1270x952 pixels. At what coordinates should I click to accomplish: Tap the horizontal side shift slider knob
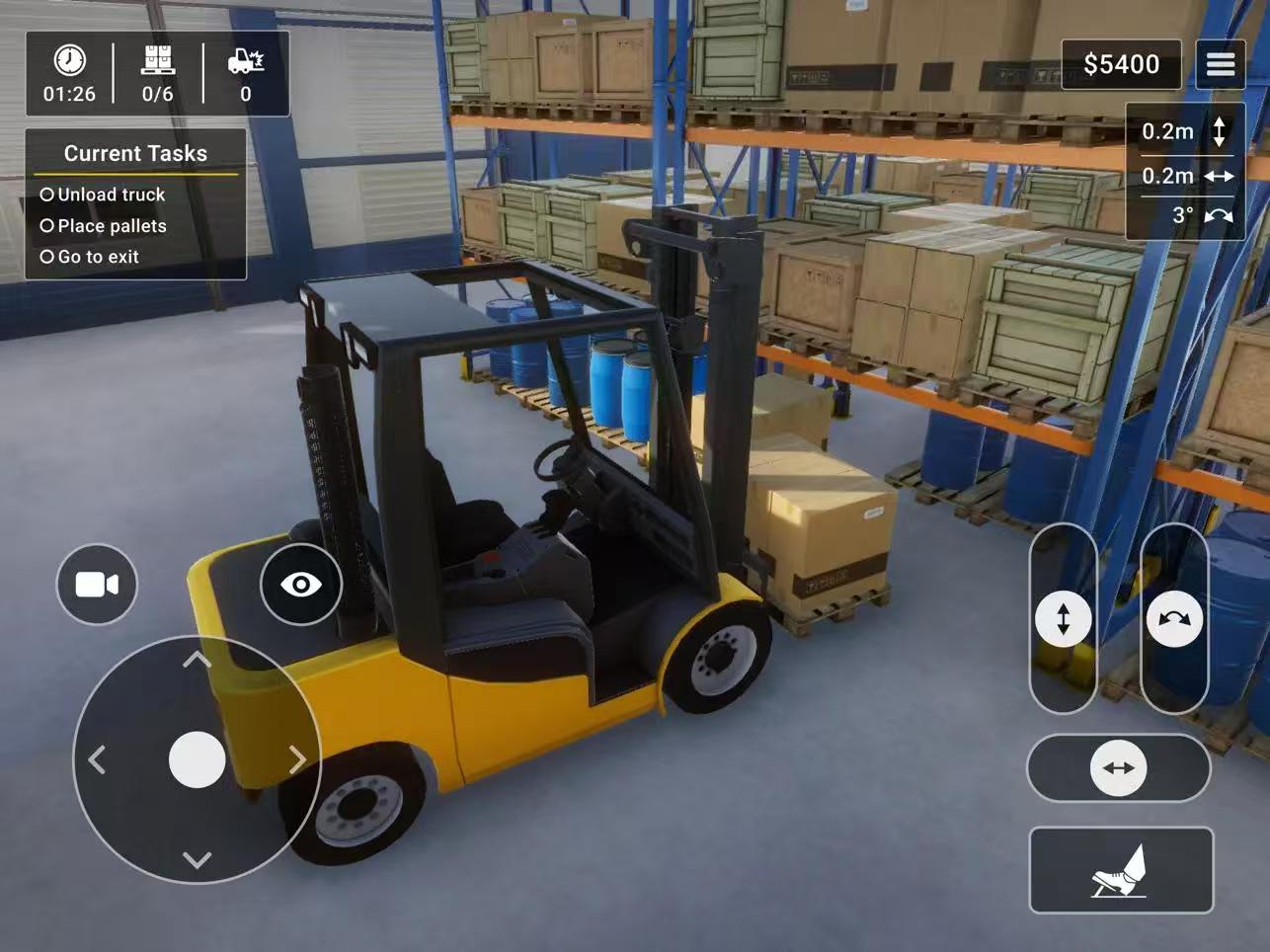coord(1119,767)
